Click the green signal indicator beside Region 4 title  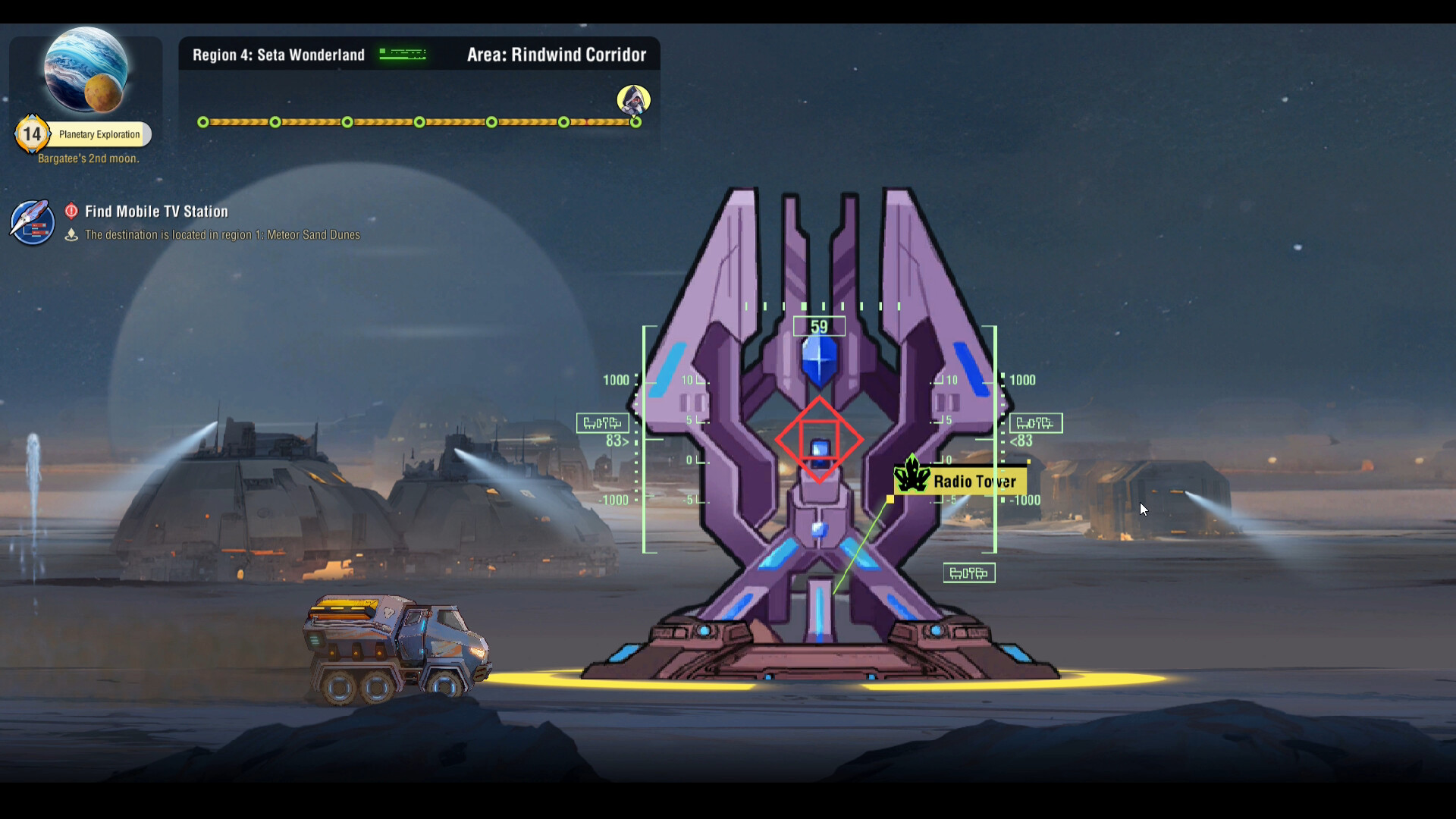coord(401,54)
